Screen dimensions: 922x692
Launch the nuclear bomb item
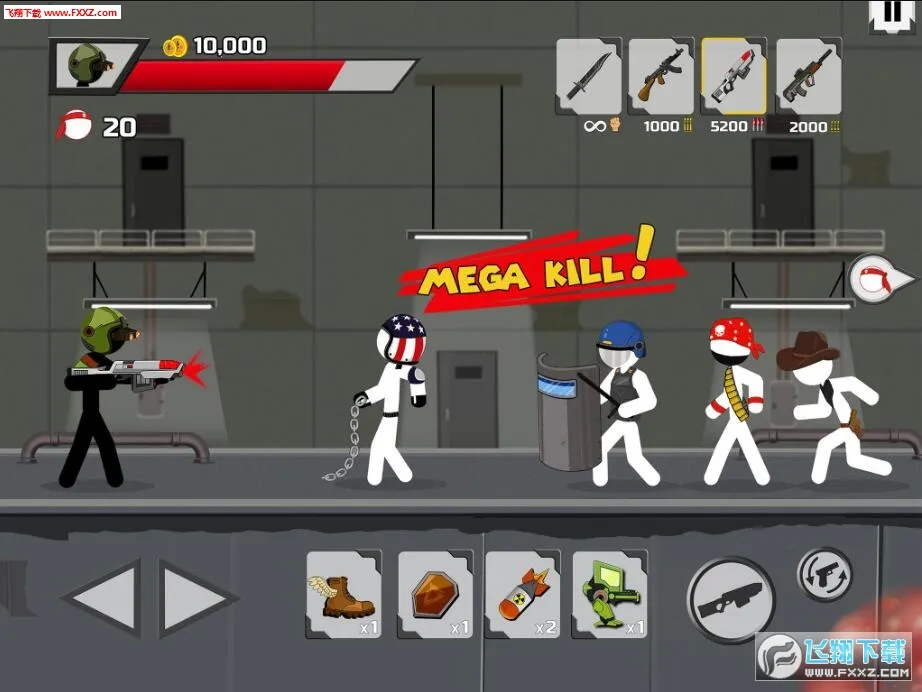[523, 594]
